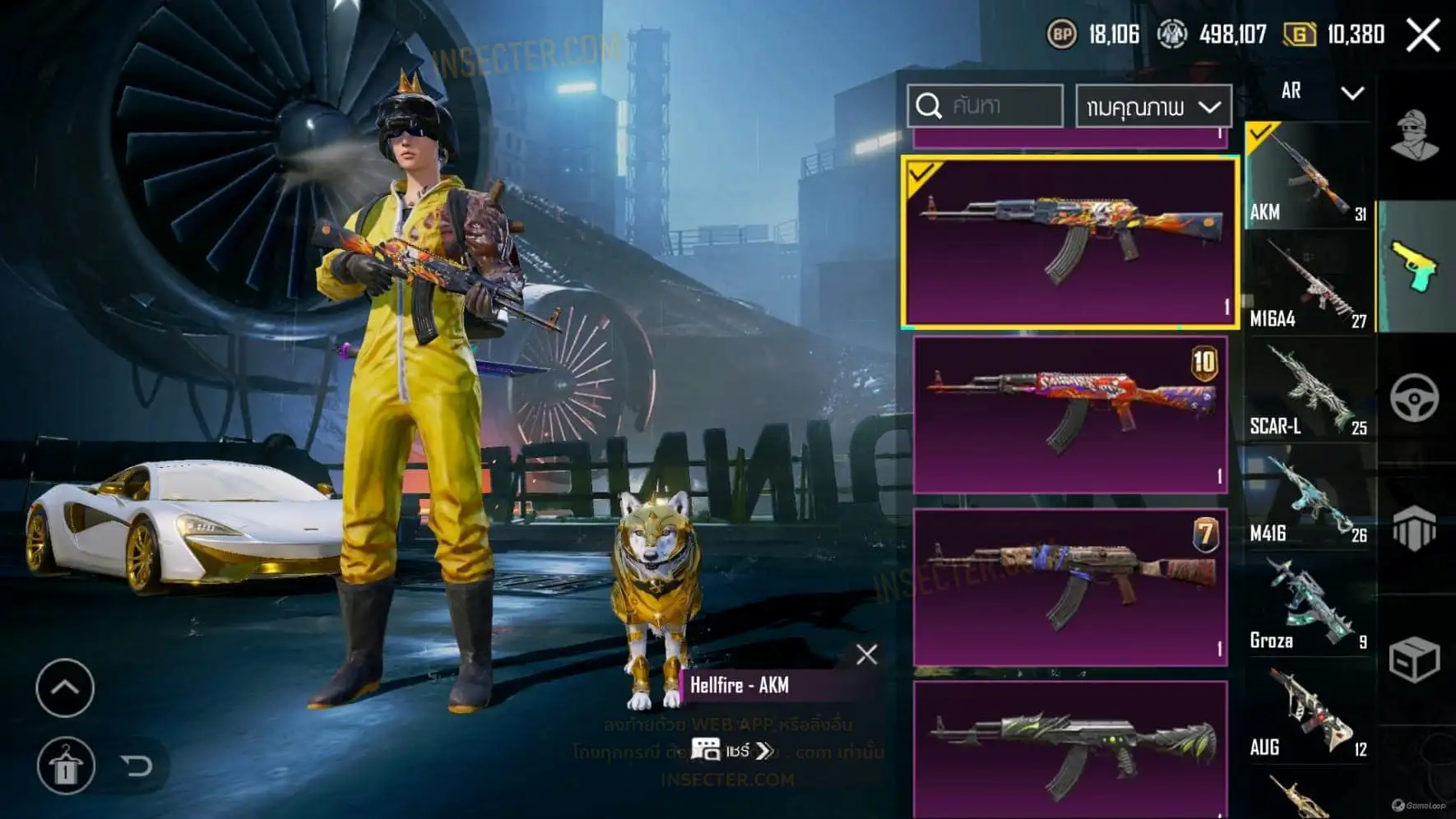Share the Hellfire AKM skin
Viewport: 1456px width, 819px height.
[730, 750]
